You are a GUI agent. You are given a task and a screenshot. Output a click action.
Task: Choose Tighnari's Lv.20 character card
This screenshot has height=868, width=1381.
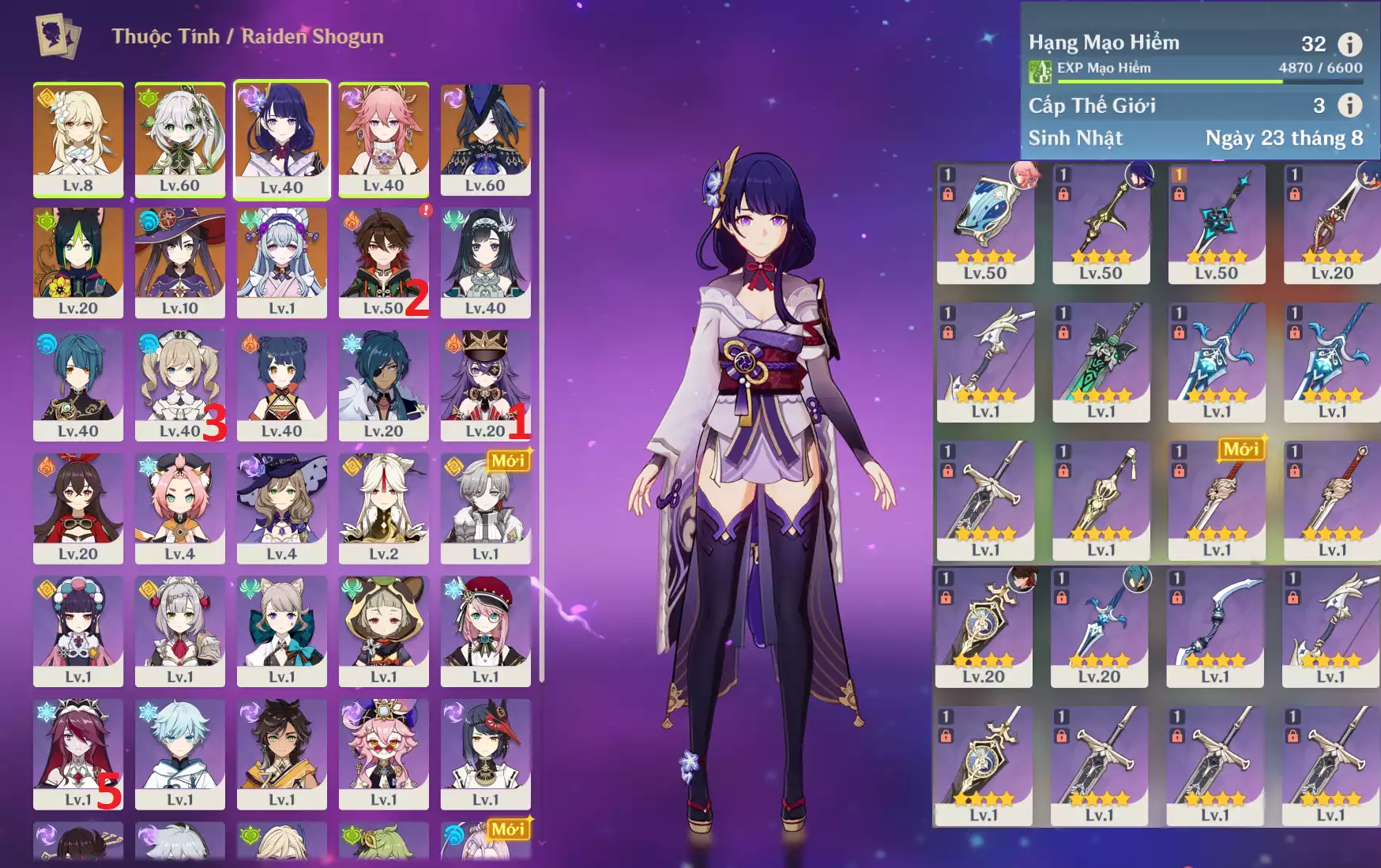pos(78,261)
